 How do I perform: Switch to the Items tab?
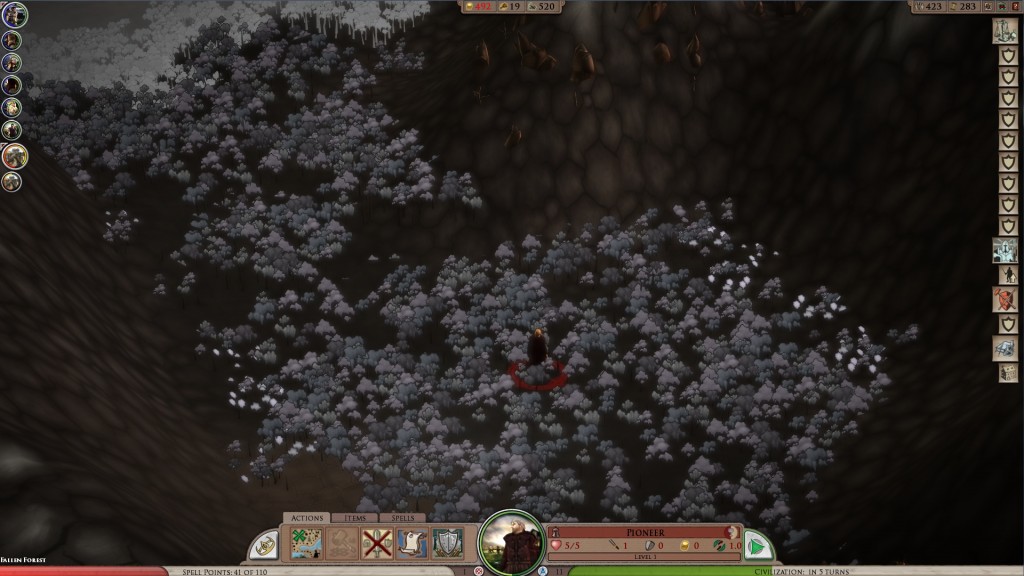[x=355, y=518]
